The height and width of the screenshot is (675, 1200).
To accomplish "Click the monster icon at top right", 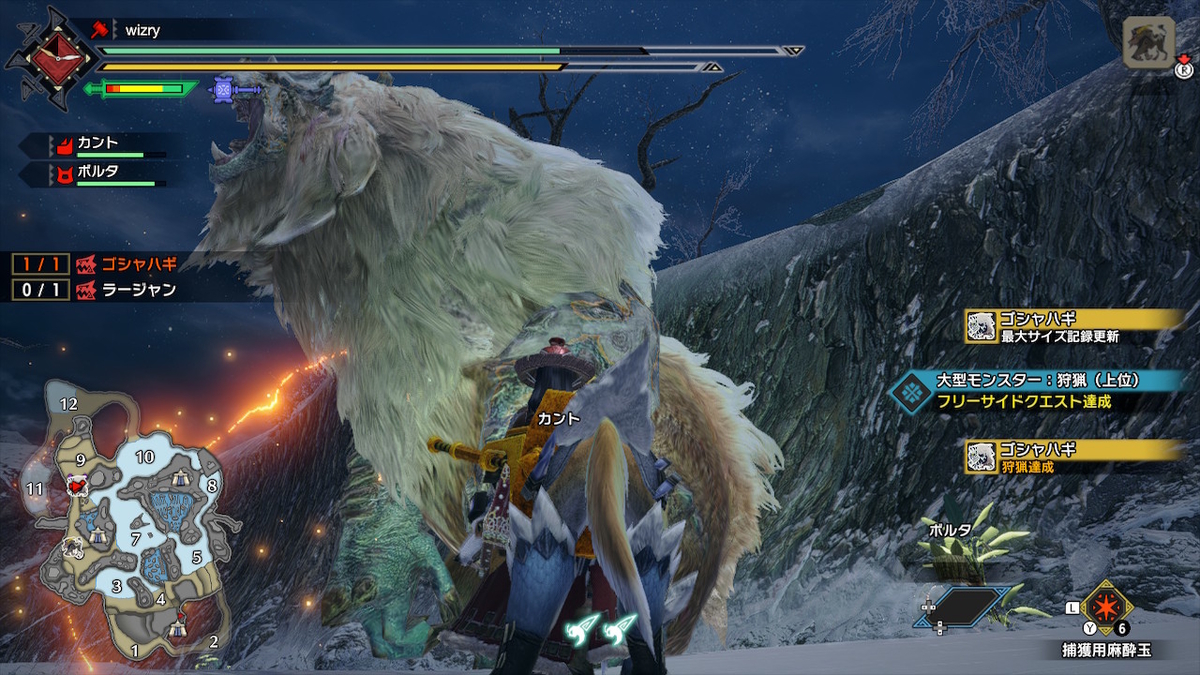I will click(1148, 43).
